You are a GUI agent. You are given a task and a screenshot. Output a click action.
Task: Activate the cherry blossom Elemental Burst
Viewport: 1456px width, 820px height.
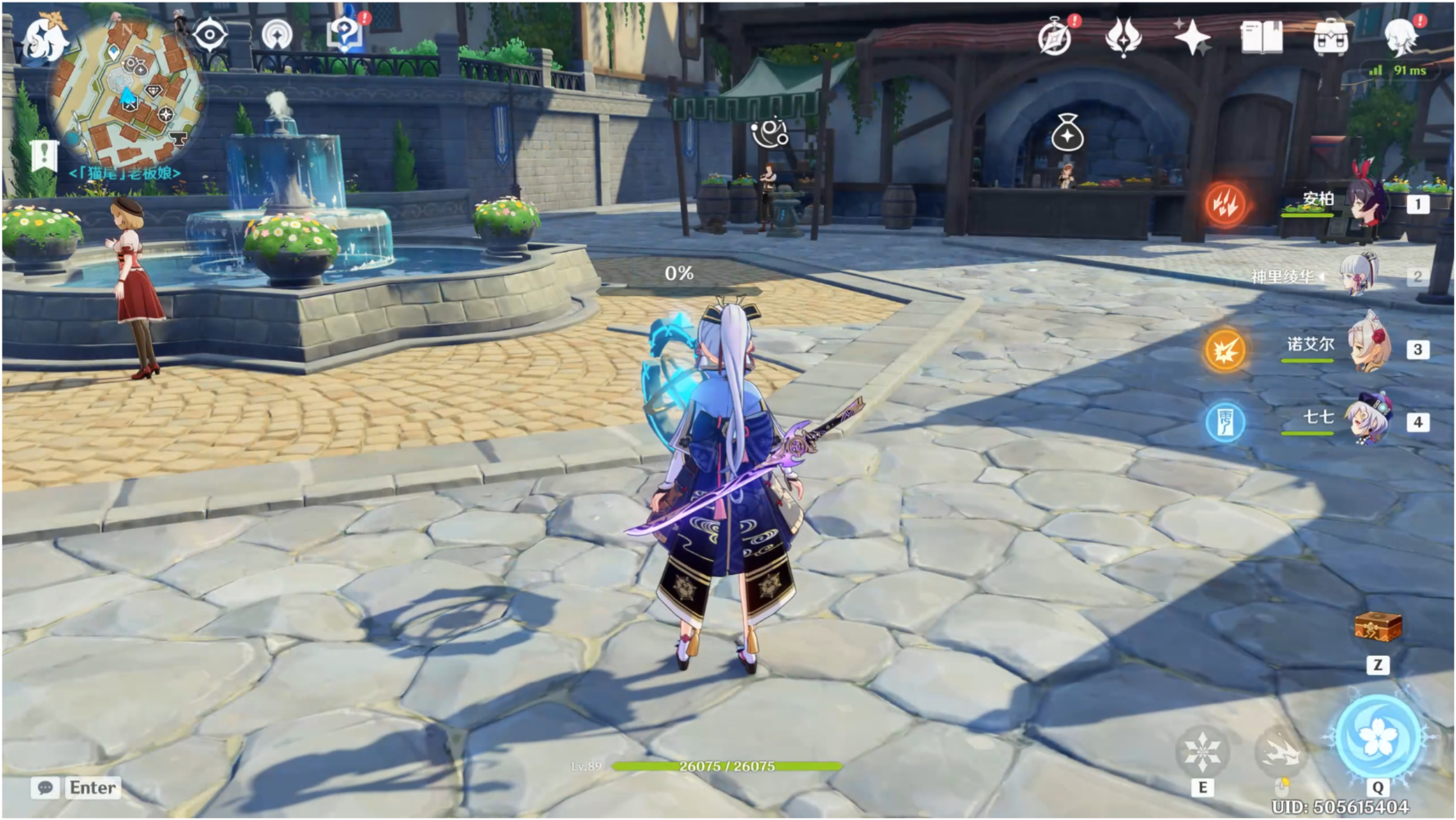[1377, 736]
